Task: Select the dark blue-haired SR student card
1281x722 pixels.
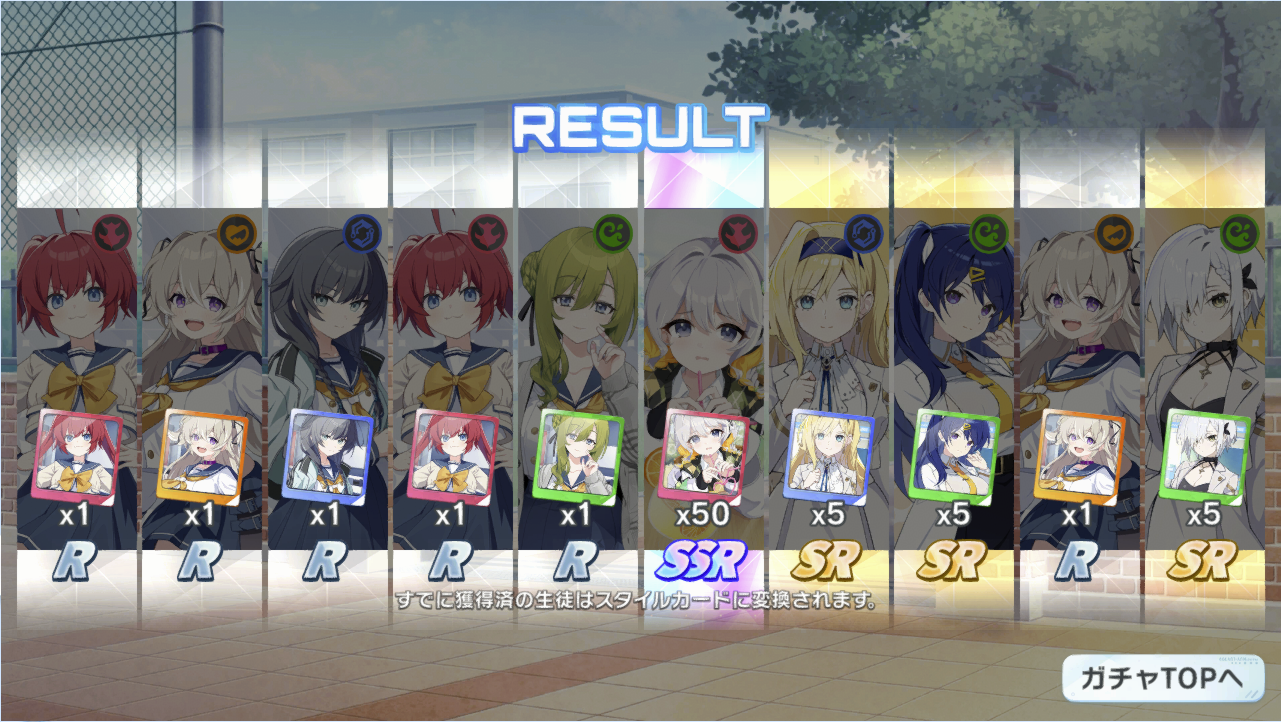Action: point(952,454)
